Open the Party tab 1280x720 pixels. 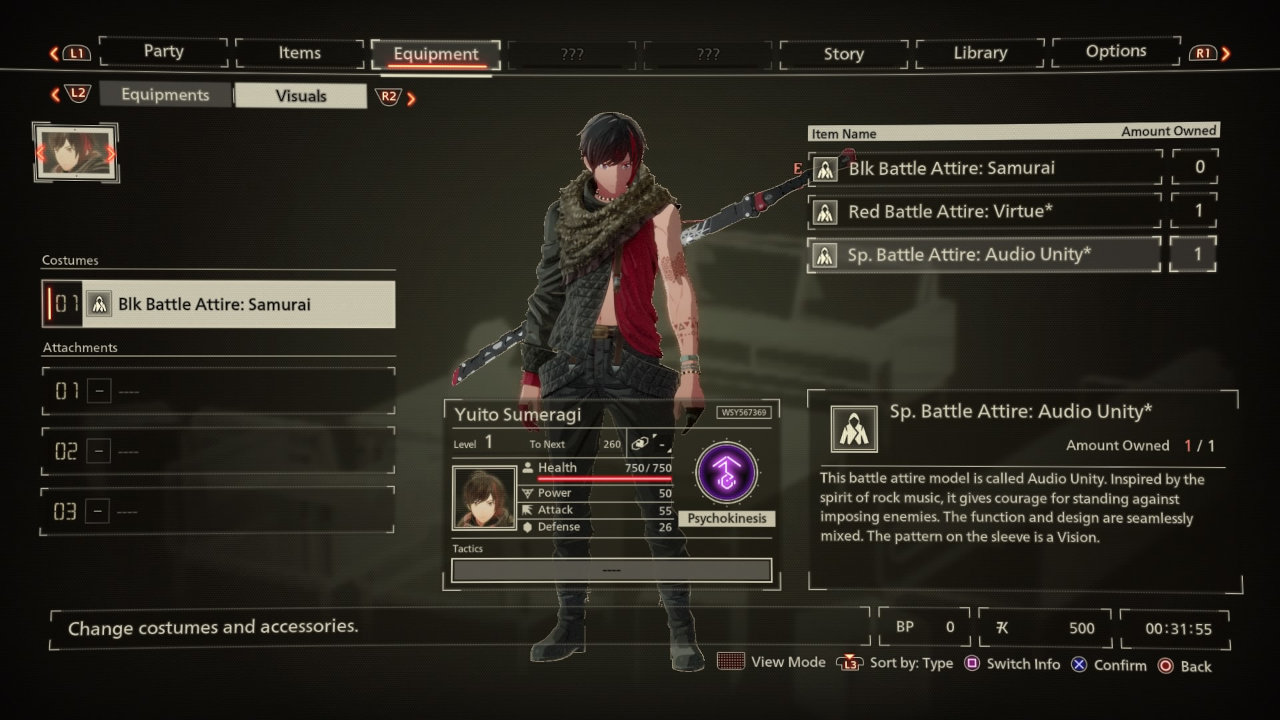point(163,52)
